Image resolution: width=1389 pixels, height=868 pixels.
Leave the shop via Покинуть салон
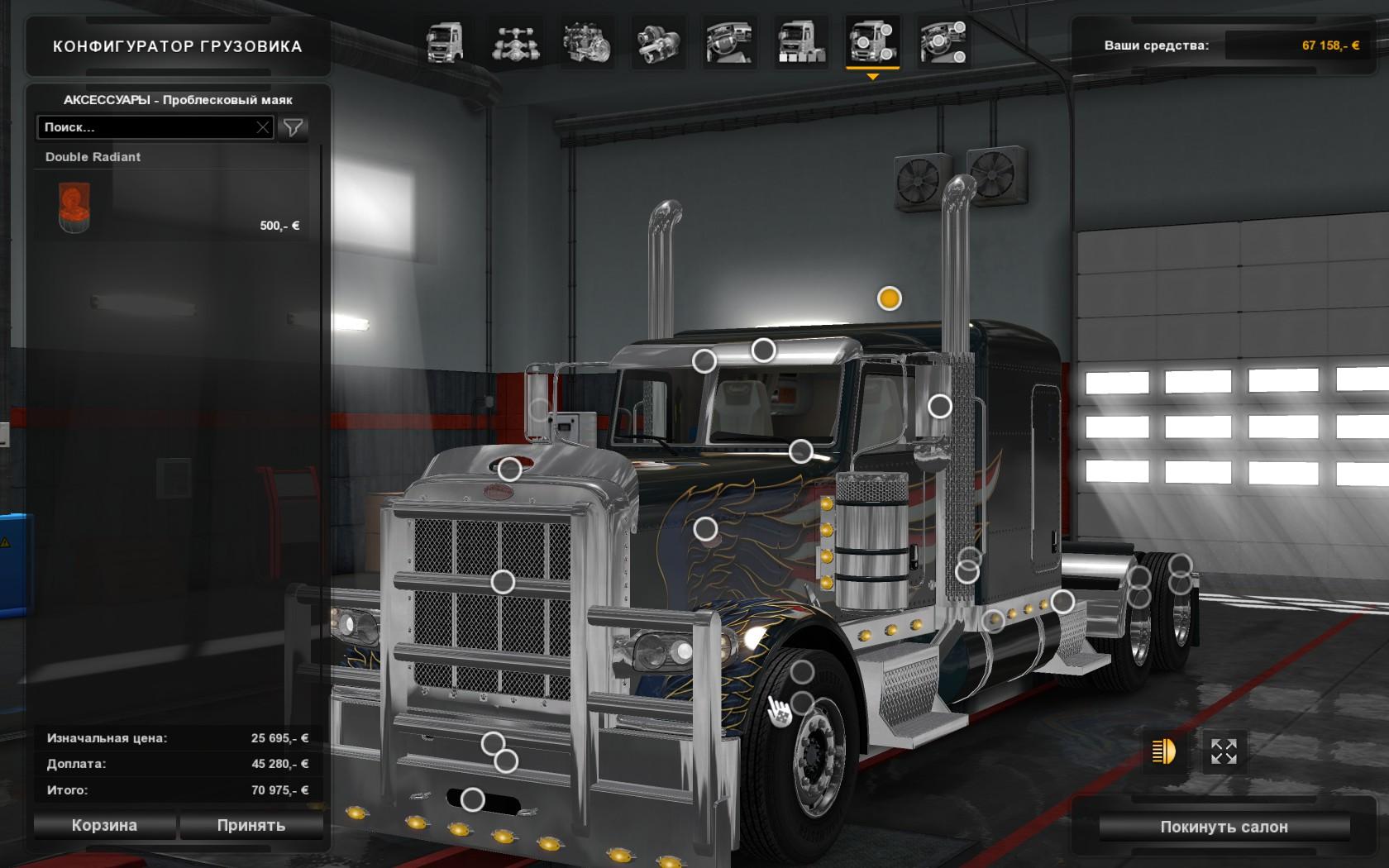1224,827
